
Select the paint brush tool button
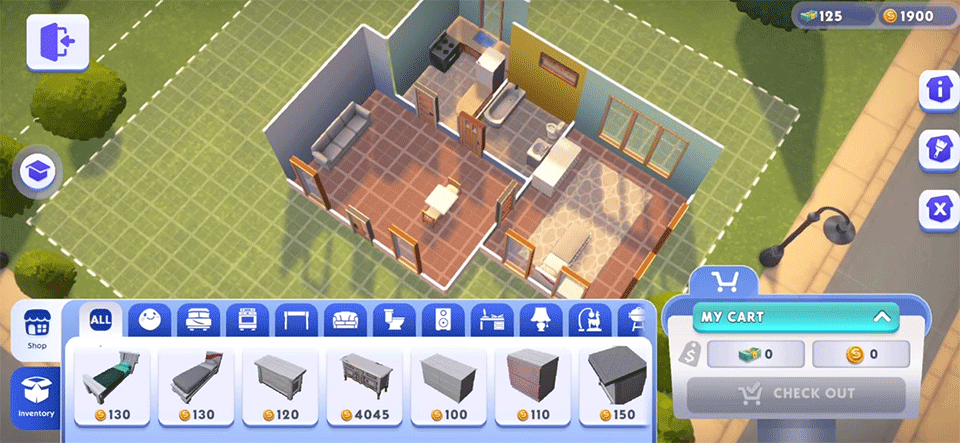939,149
